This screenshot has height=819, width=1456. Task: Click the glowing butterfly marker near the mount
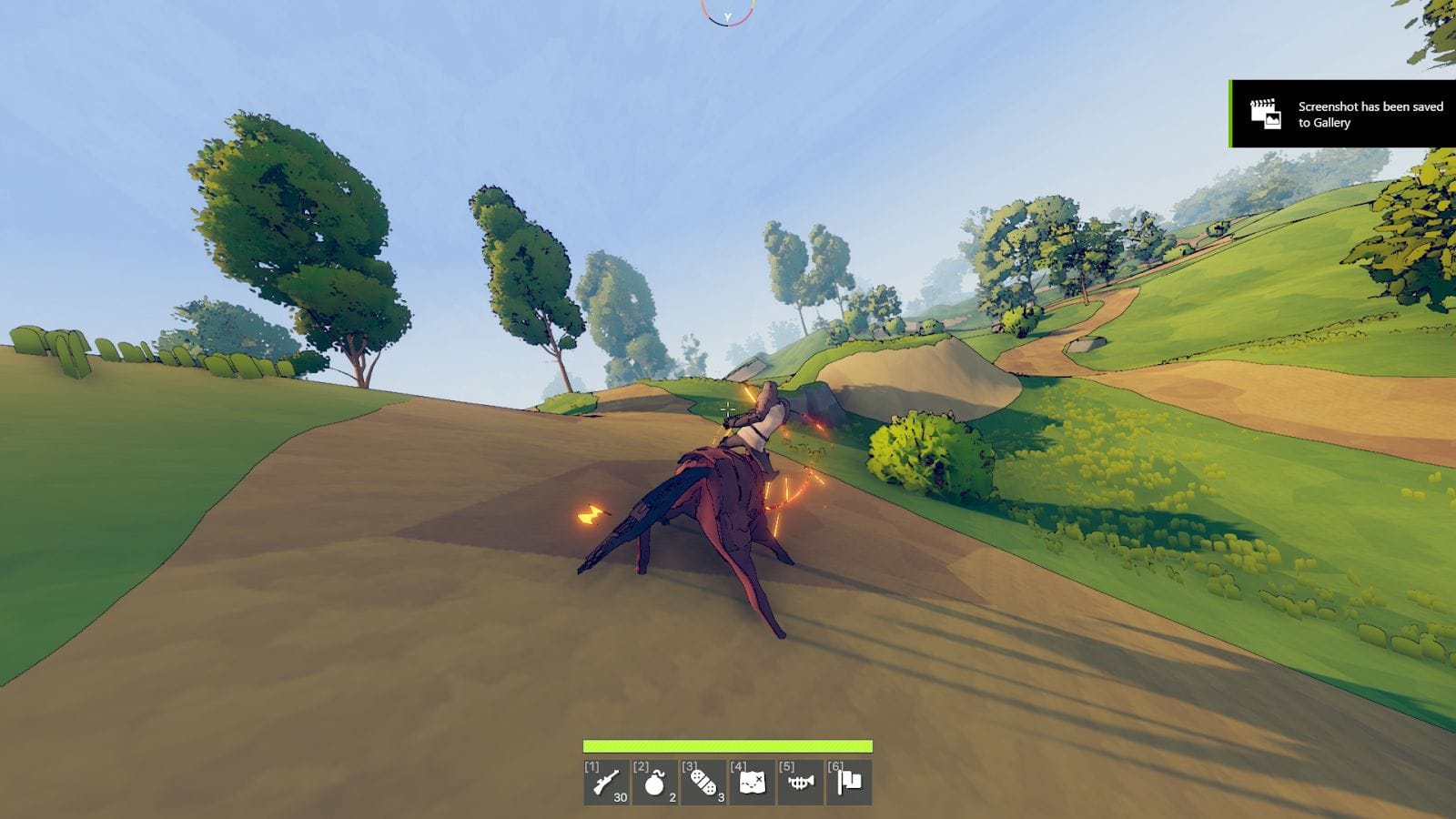tap(592, 511)
